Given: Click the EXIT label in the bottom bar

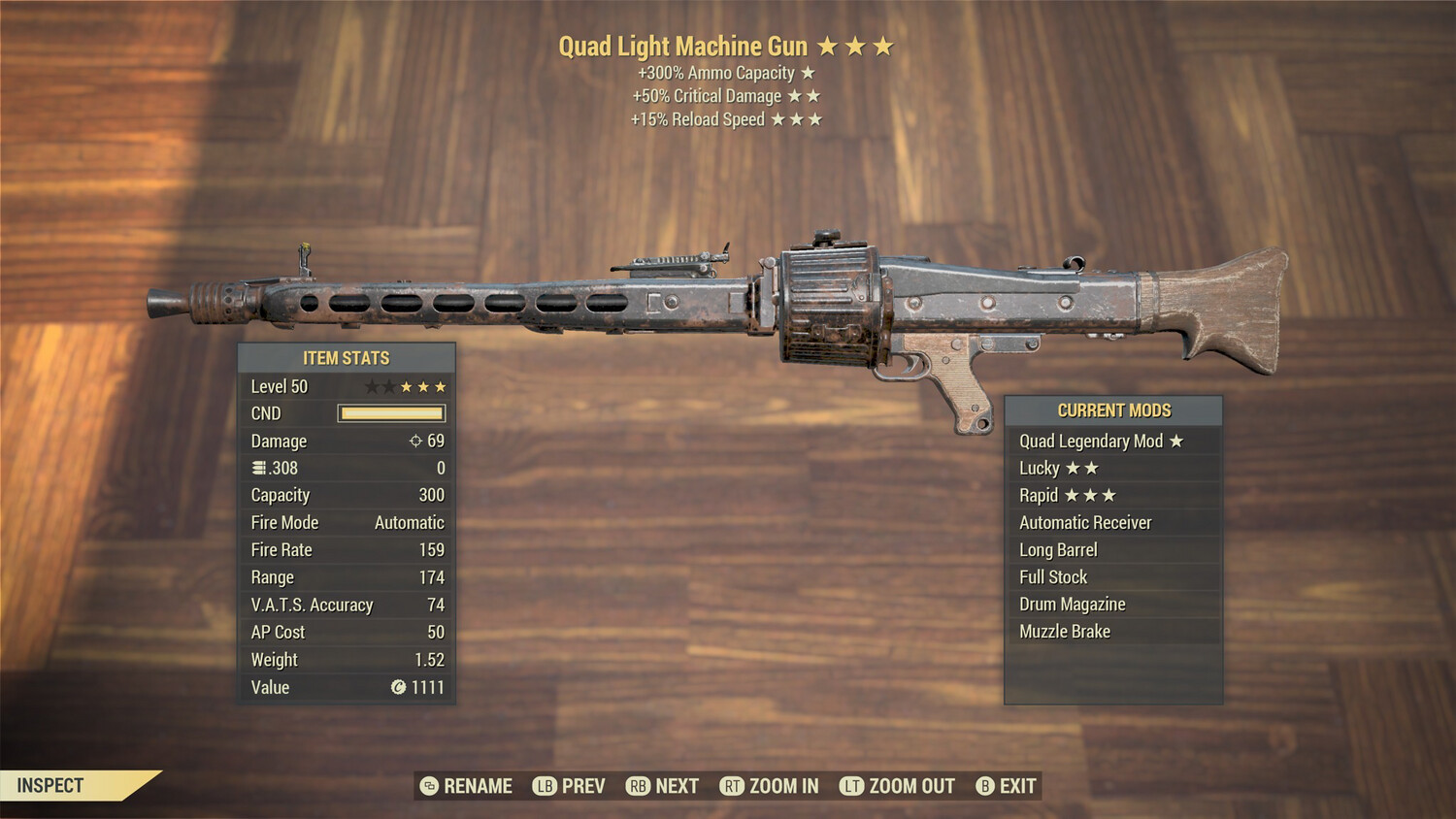Looking at the screenshot, I should click(x=1015, y=786).
